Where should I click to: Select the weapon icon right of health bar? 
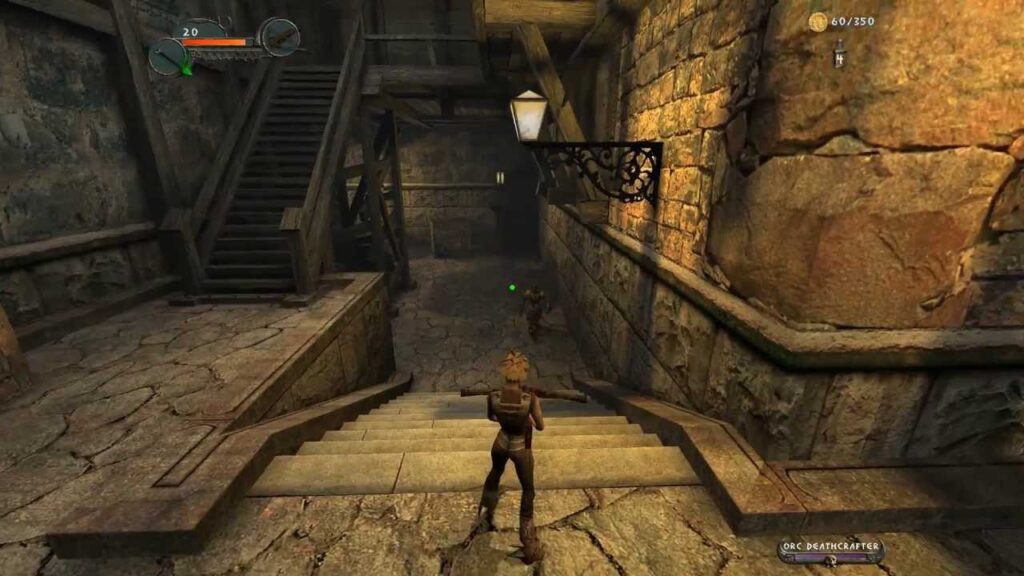pos(280,37)
